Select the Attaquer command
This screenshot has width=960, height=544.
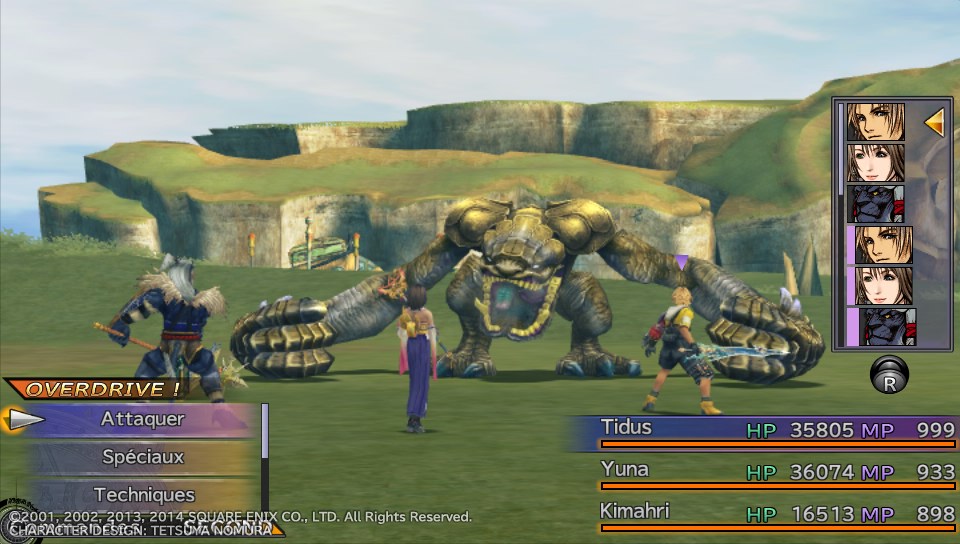click(x=142, y=420)
